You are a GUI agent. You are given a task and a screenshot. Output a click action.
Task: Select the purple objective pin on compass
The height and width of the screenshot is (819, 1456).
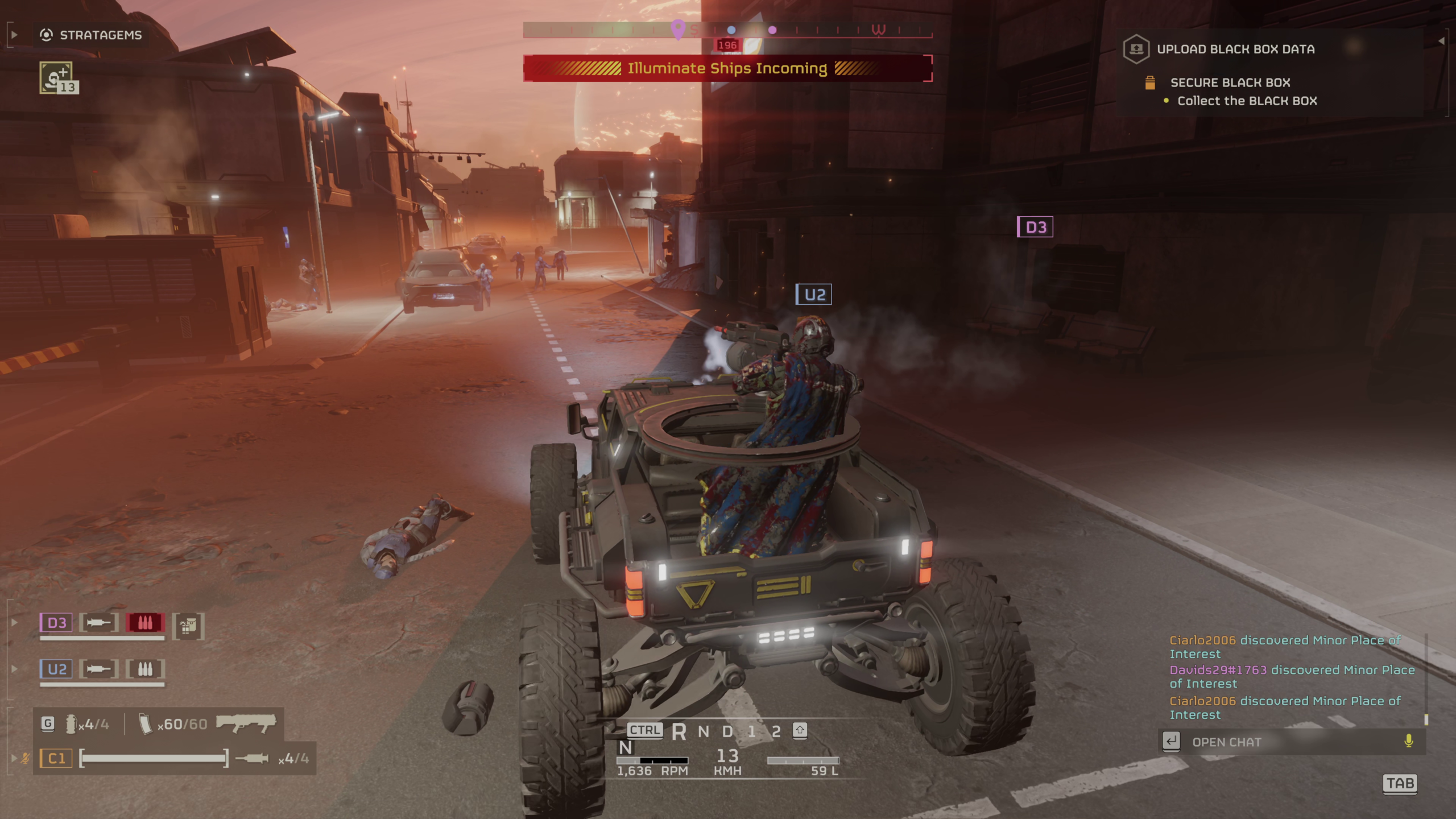[x=677, y=28]
